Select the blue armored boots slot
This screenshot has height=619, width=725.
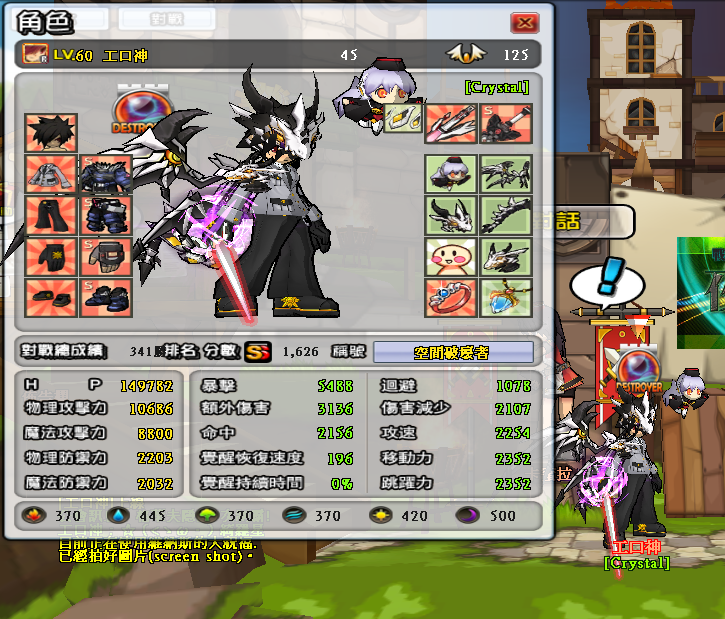(x=106, y=295)
